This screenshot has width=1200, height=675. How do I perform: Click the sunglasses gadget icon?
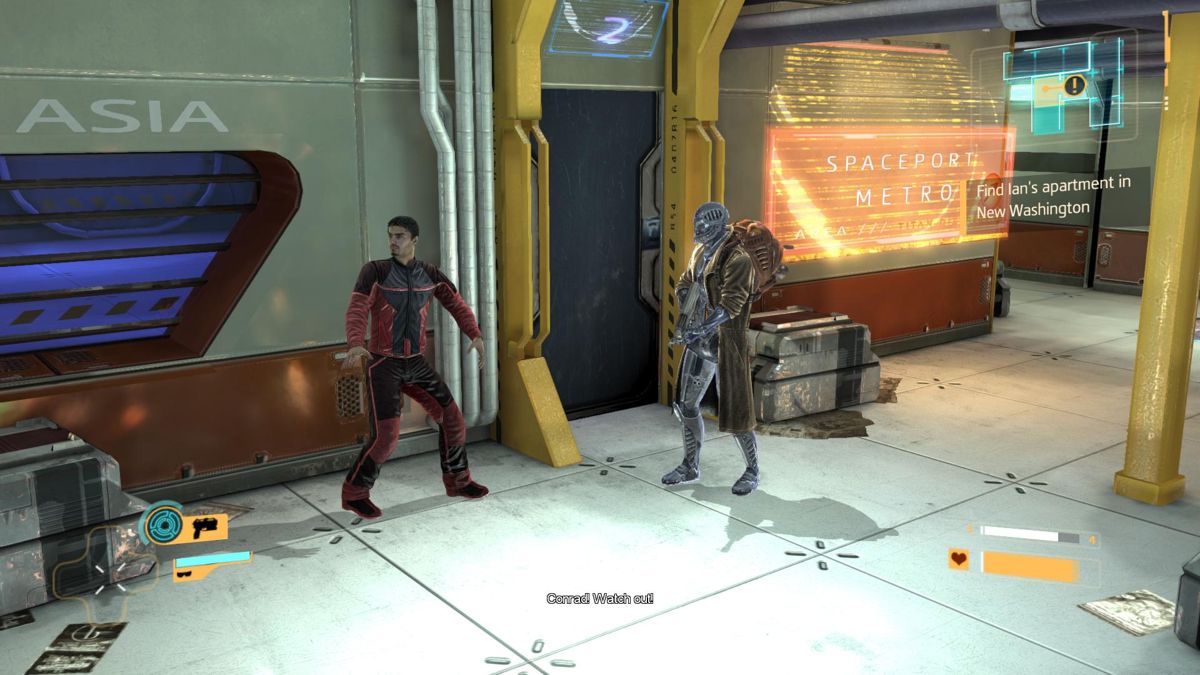pyautogui.click(x=188, y=573)
